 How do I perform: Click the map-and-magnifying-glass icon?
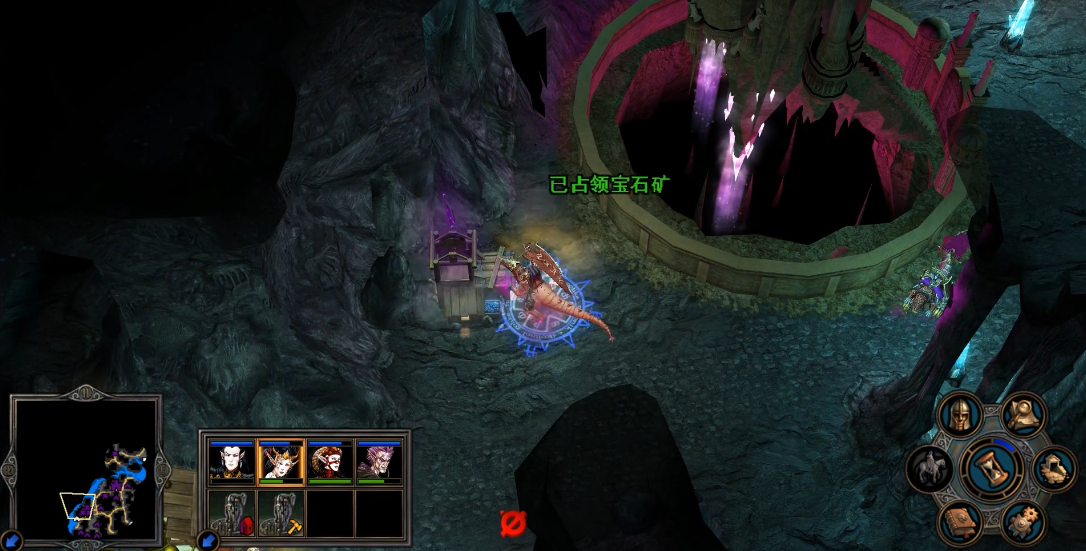tap(1023, 414)
